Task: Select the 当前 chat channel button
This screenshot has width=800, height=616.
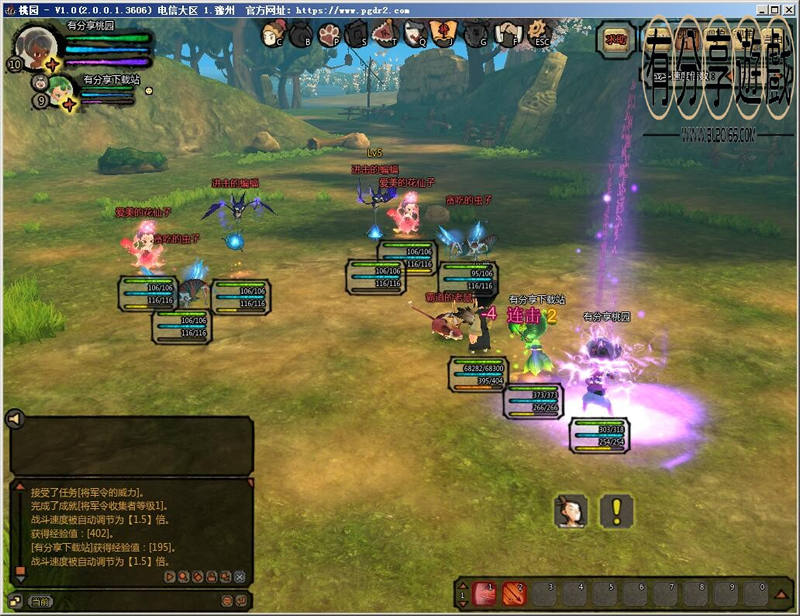Action: [40, 602]
